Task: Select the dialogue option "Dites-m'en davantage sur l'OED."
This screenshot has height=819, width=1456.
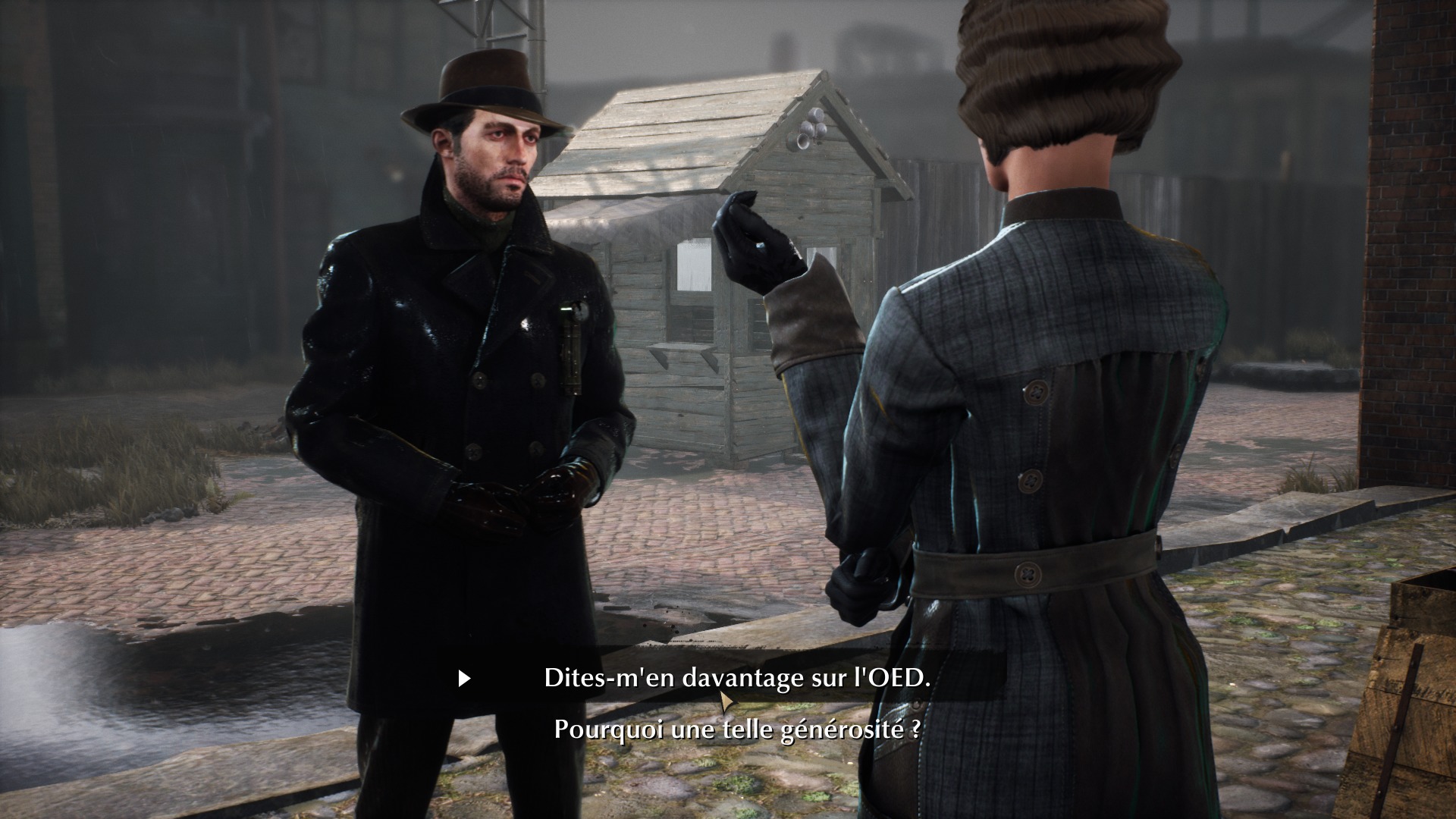Action: (x=734, y=677)
